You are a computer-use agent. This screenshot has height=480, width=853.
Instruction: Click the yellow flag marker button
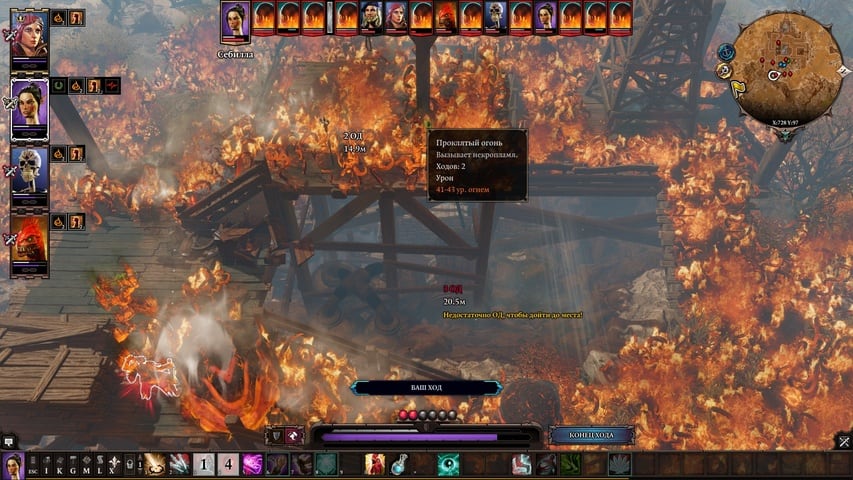pyautogui.click(x=737, y=88)
